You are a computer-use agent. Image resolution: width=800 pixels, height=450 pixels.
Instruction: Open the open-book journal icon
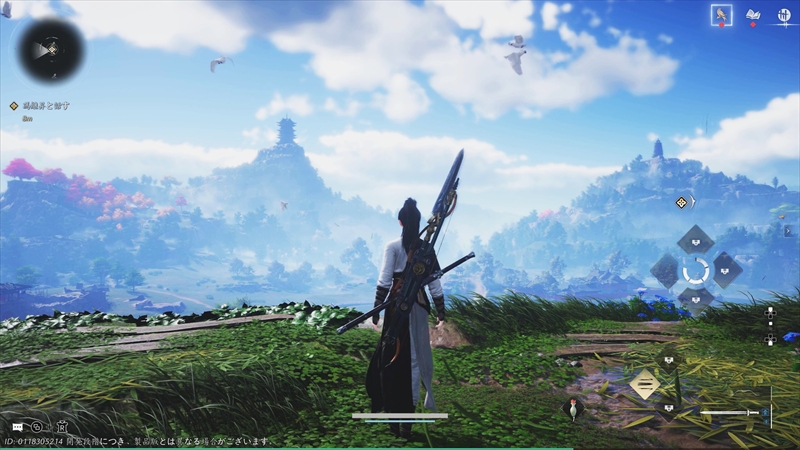(x=753, y=15)
